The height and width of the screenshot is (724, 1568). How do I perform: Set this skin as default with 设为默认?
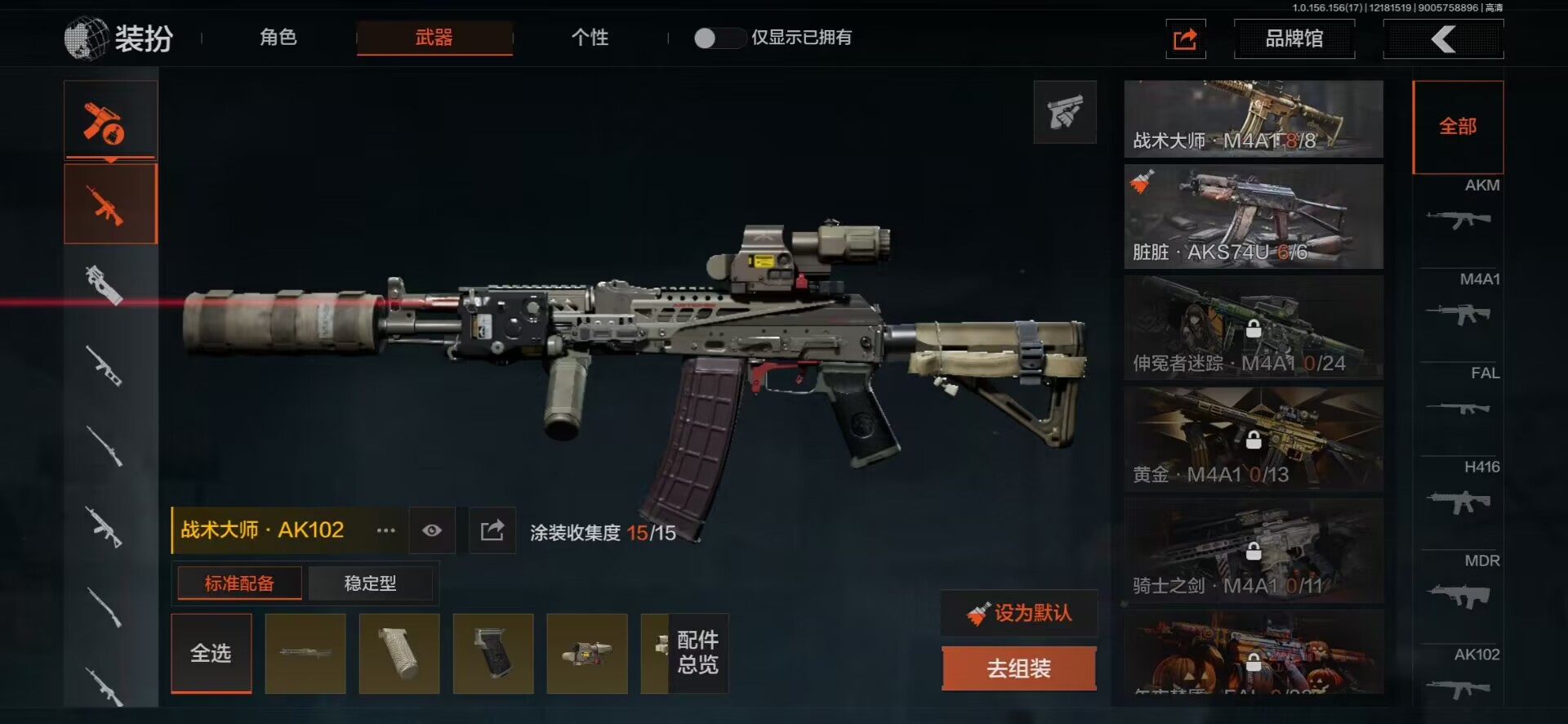pos(1019,613)
